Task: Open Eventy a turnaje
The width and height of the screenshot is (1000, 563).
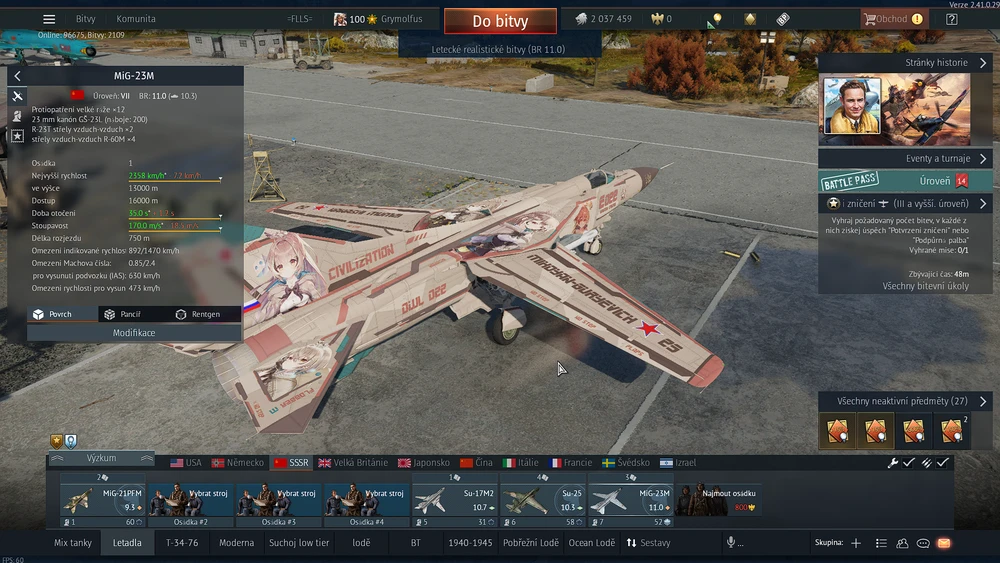Action: [905, 159]
